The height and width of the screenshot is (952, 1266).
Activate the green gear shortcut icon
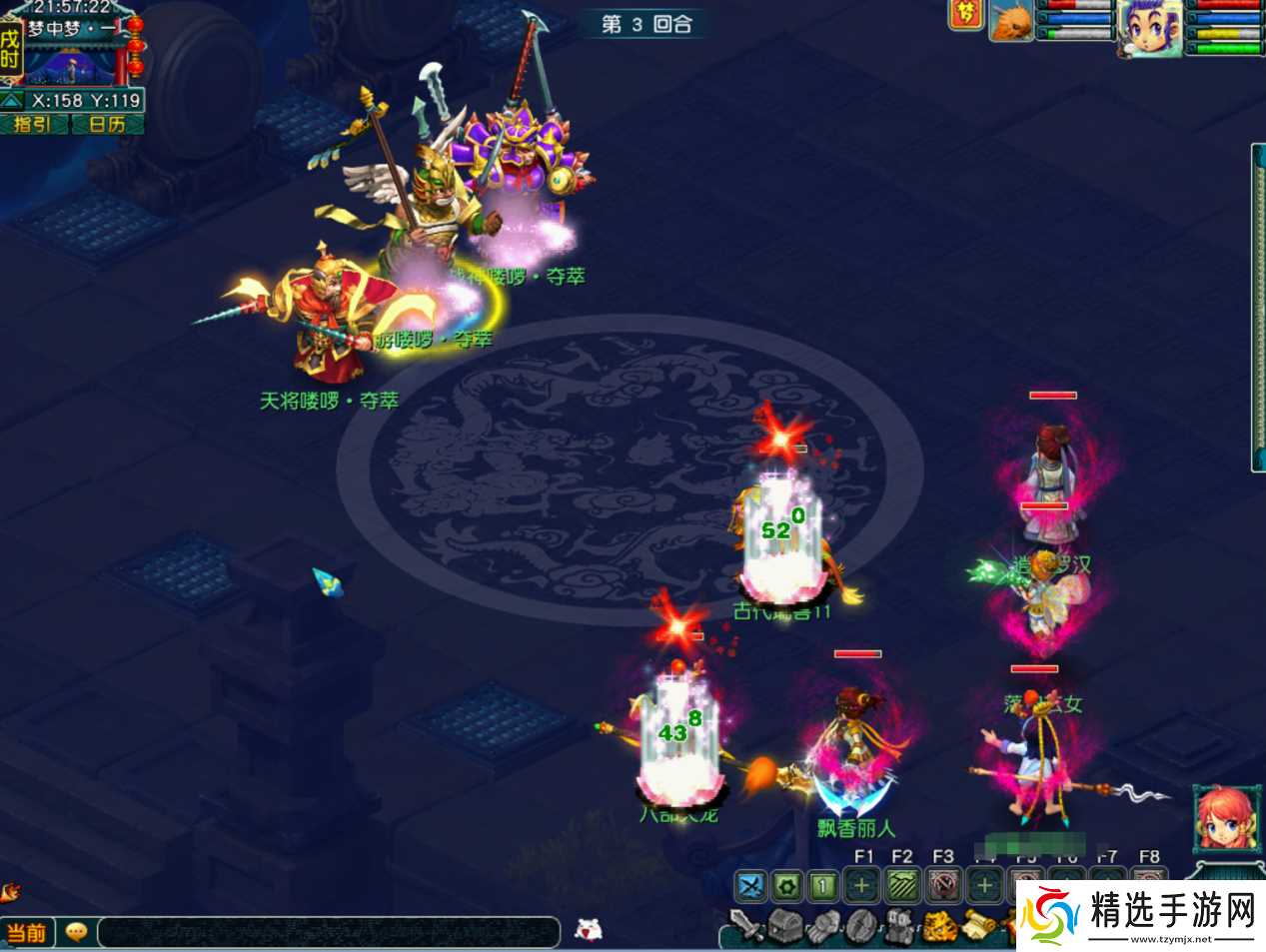coord(787,885)
